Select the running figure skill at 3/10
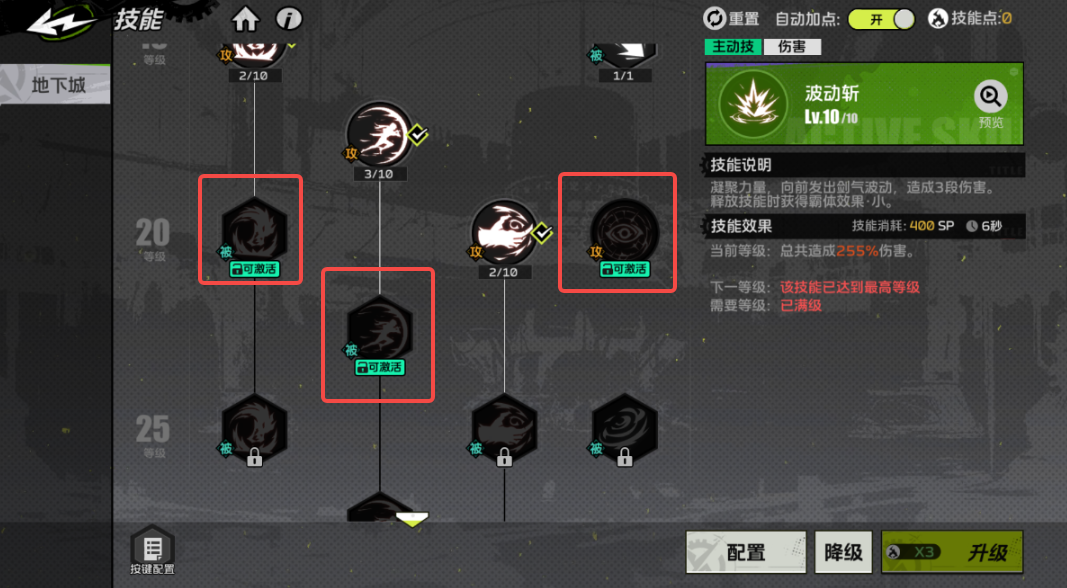The height and width of the screenshot is (588, 1067). 378,135
